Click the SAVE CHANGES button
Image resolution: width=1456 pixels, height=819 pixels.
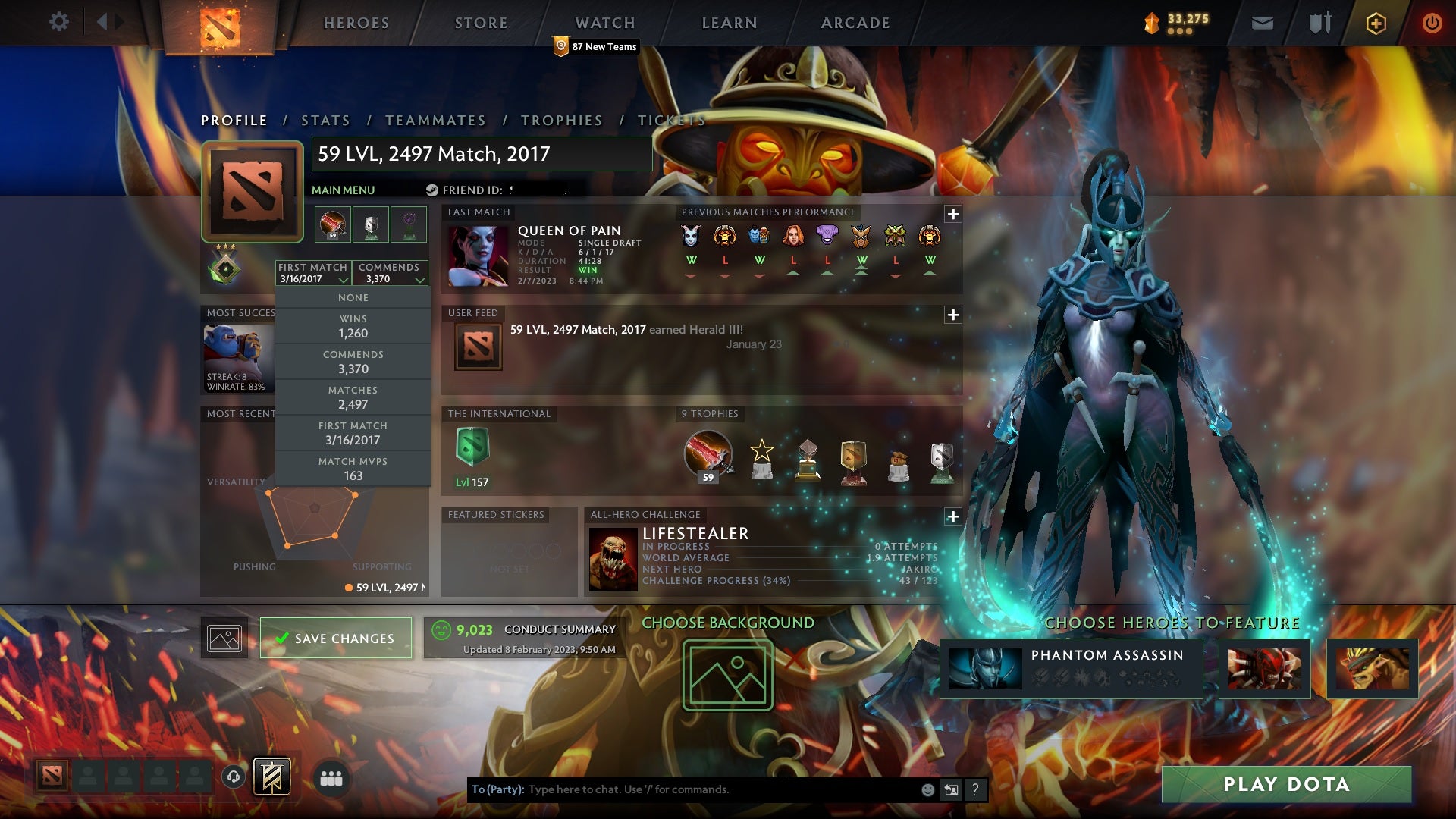tap(335, 638)
